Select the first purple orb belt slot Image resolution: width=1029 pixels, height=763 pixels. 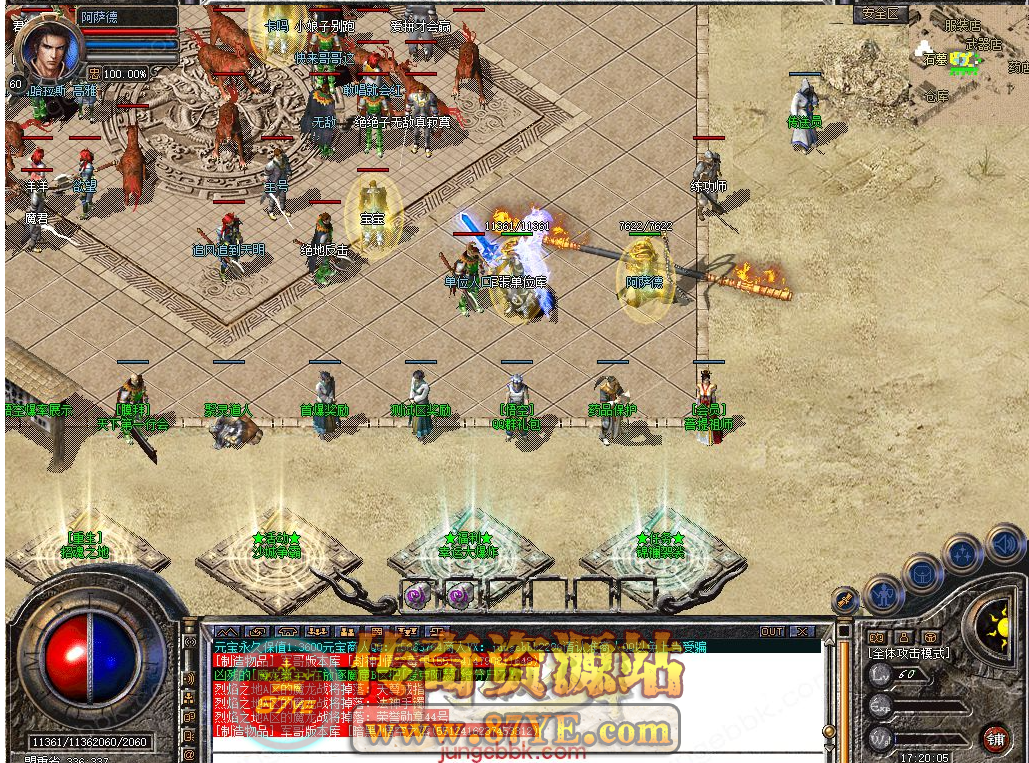click(416, 597)
